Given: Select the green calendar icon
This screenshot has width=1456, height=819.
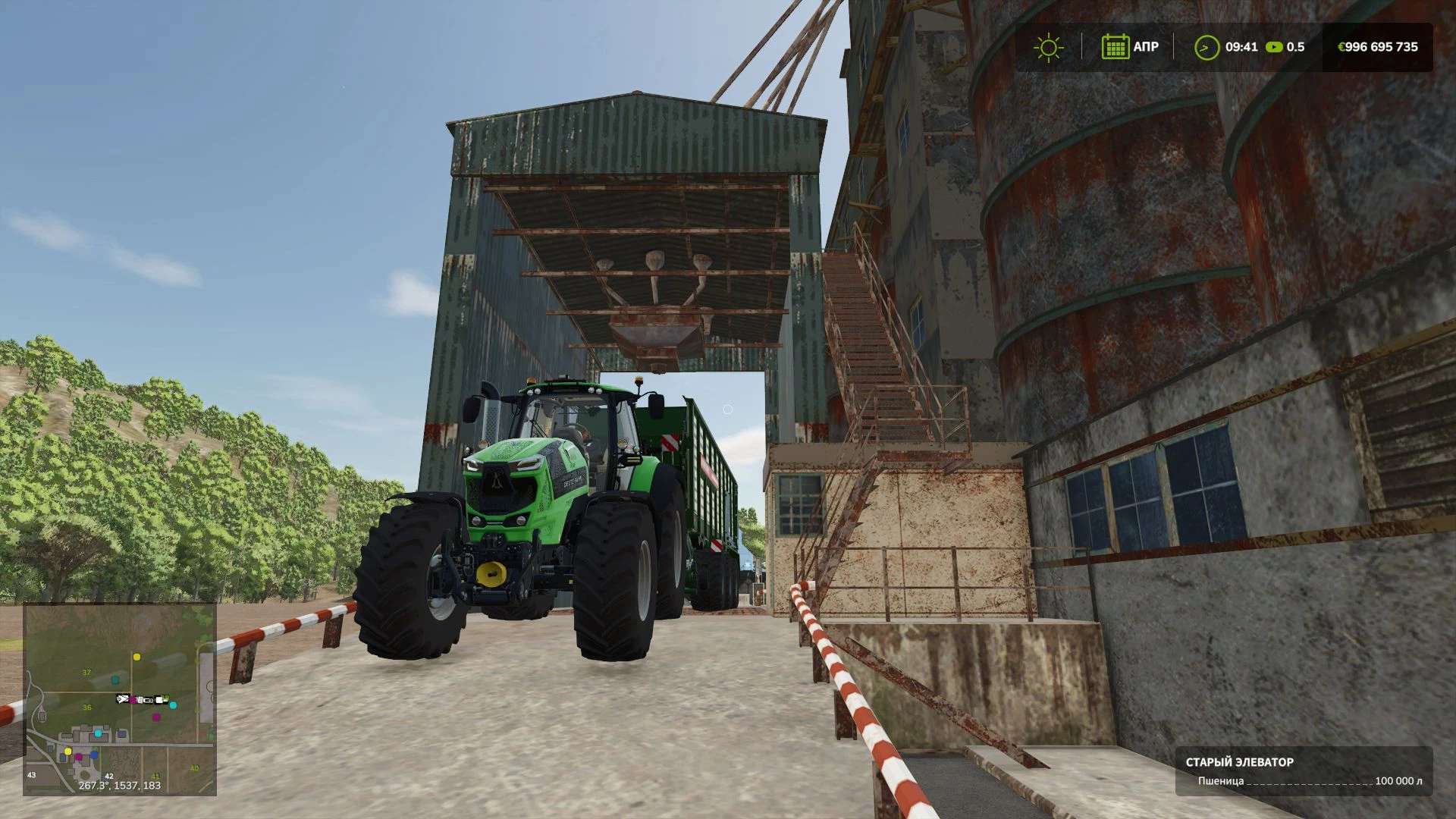Looking at the screenshot, I should (1115, 47).
